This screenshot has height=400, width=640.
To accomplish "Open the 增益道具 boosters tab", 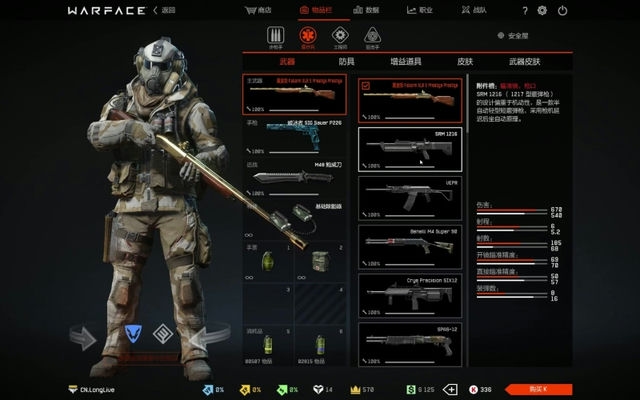I will pyautogui.click(x=404, y=61).
